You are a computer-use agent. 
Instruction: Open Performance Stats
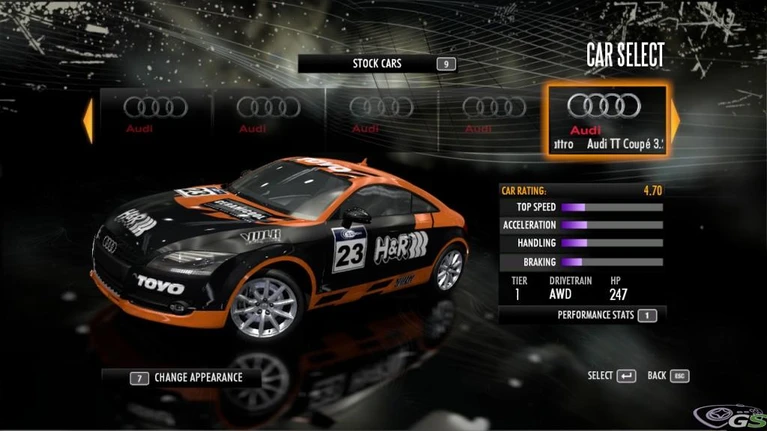coord(607,315)
